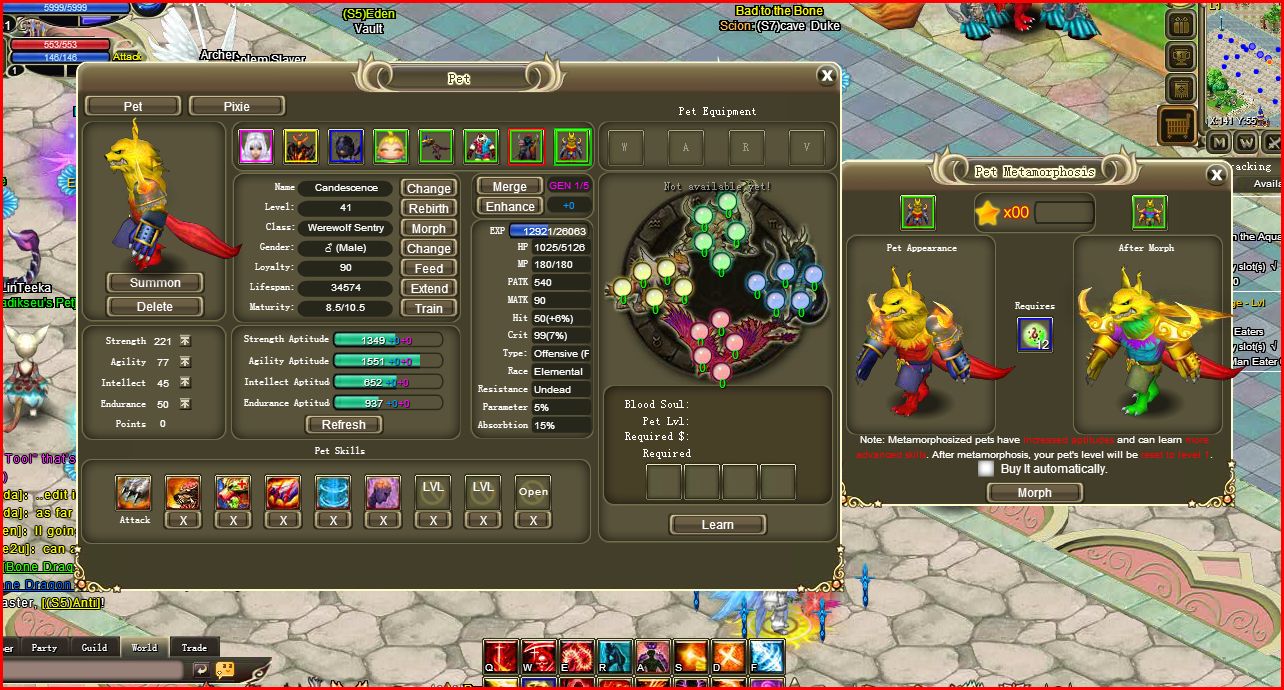Viewport: 1284px width, 690px height.
Task: Switch to the Pixie tab
Action: pyautogui.click(x=237, y=106)
